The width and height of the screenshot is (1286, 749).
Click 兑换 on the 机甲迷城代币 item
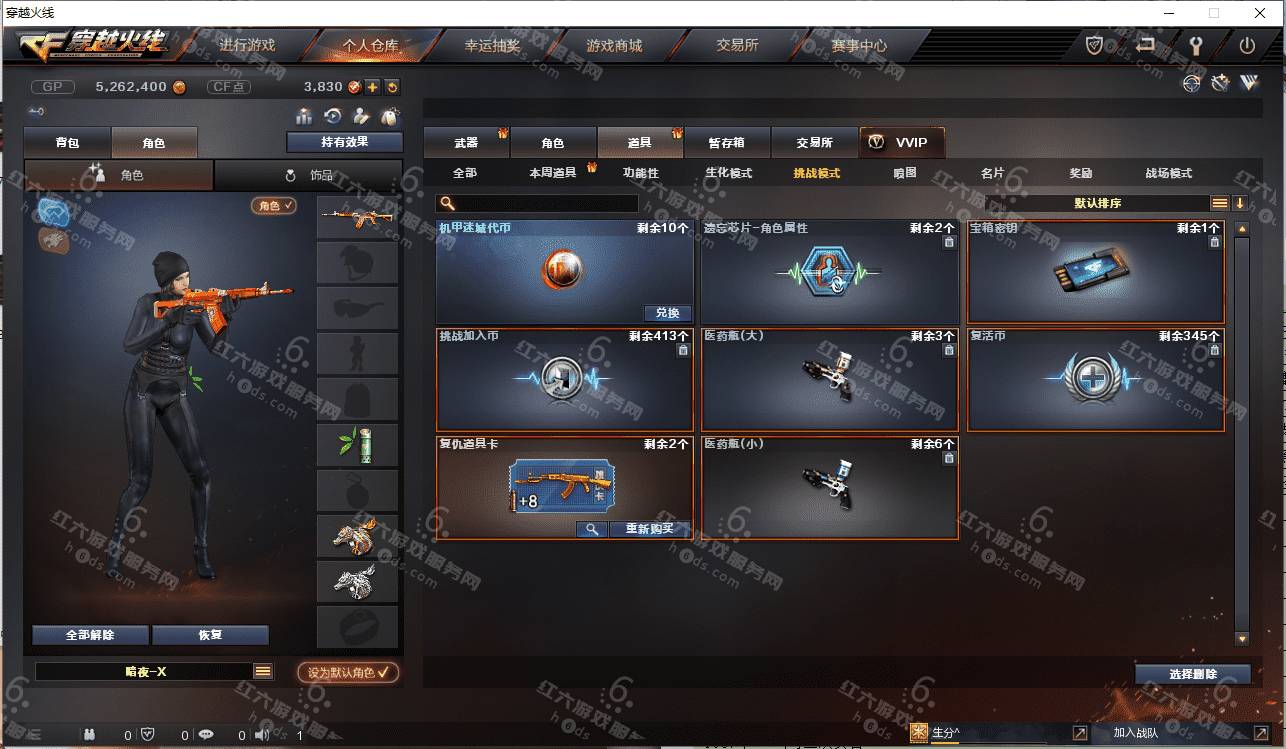(667, 313)
